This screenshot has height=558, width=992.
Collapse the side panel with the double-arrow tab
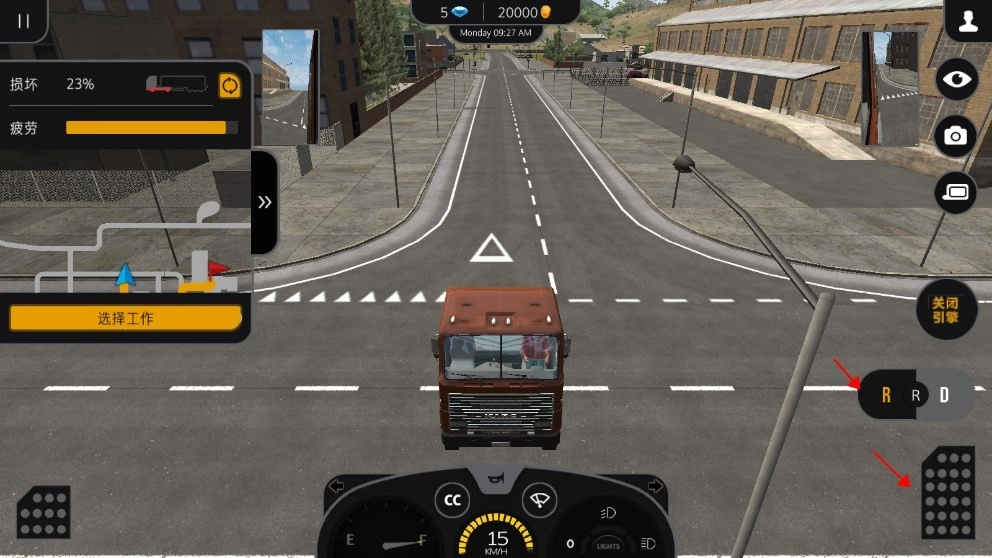tap(264, 202)
